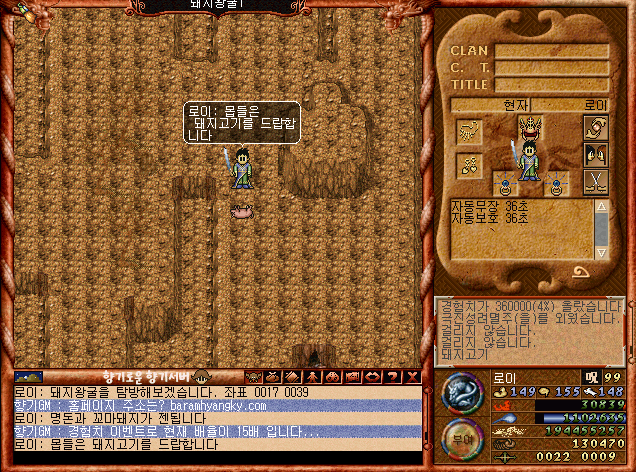
Task: Click the TITLE field
Action: pyautogui.click(x=552, y=85)
